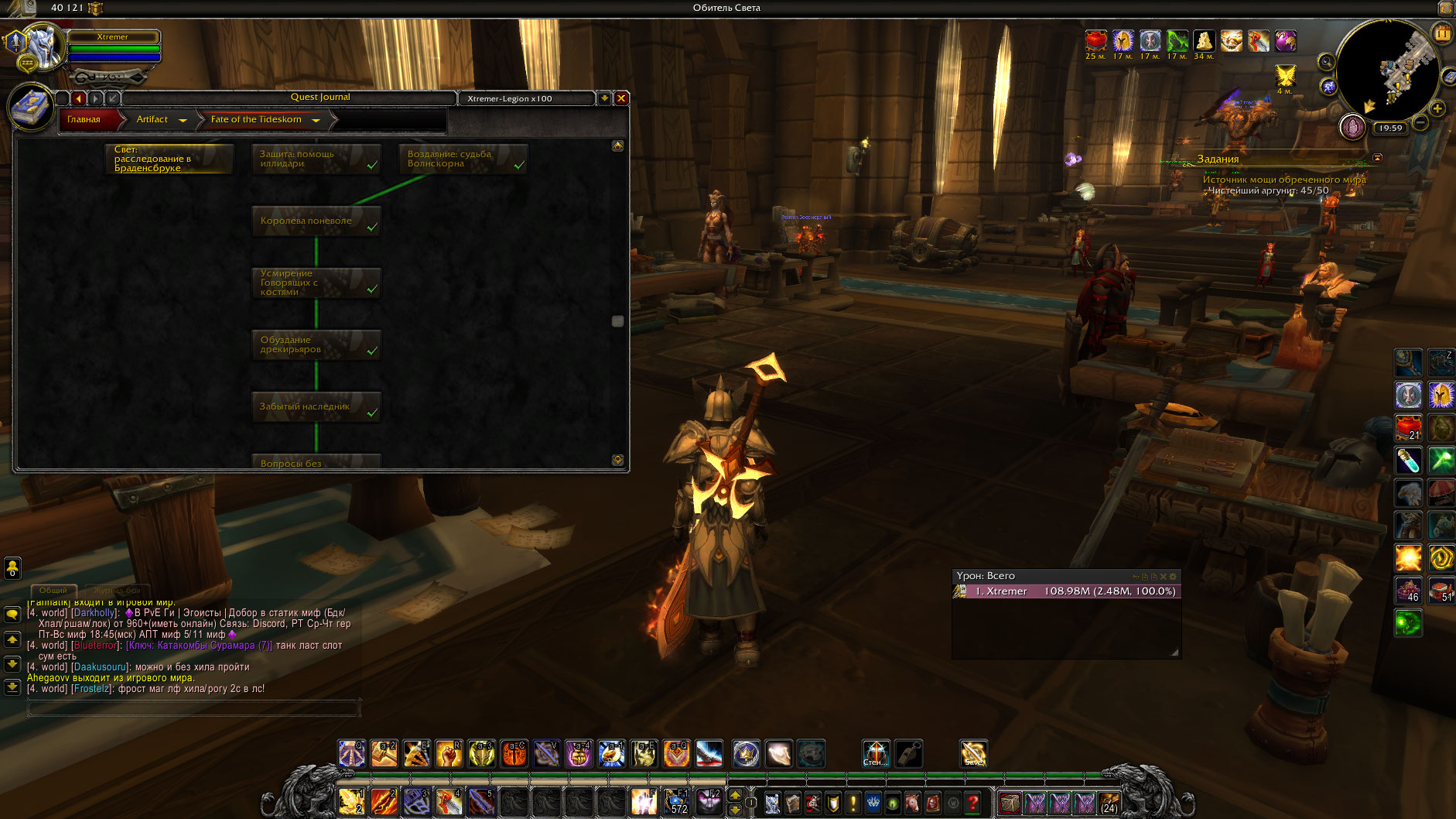Open the Artifact breadcrumb dropdown

[183, 120]
